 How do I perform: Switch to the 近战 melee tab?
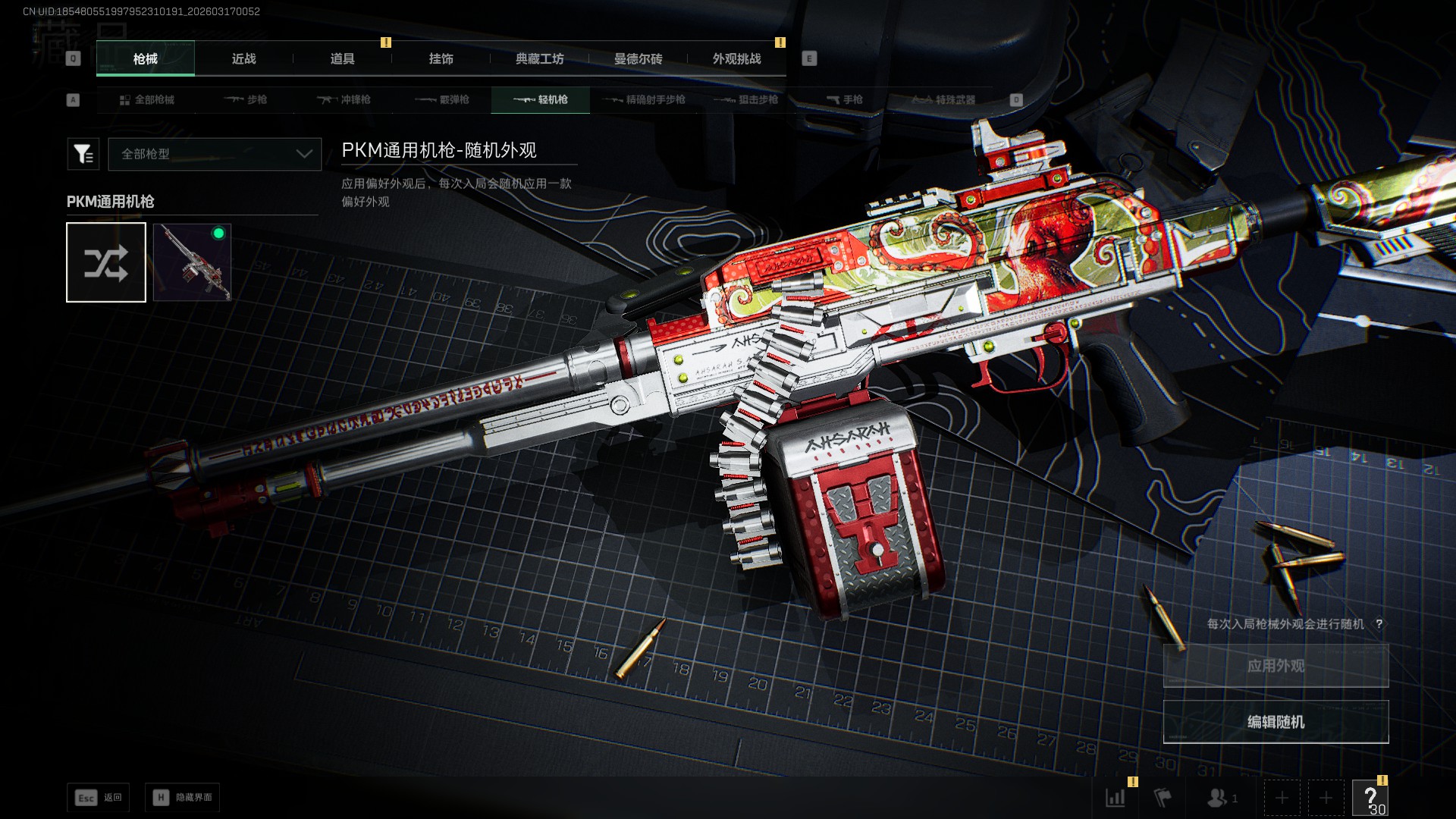(x=243, y=59)
